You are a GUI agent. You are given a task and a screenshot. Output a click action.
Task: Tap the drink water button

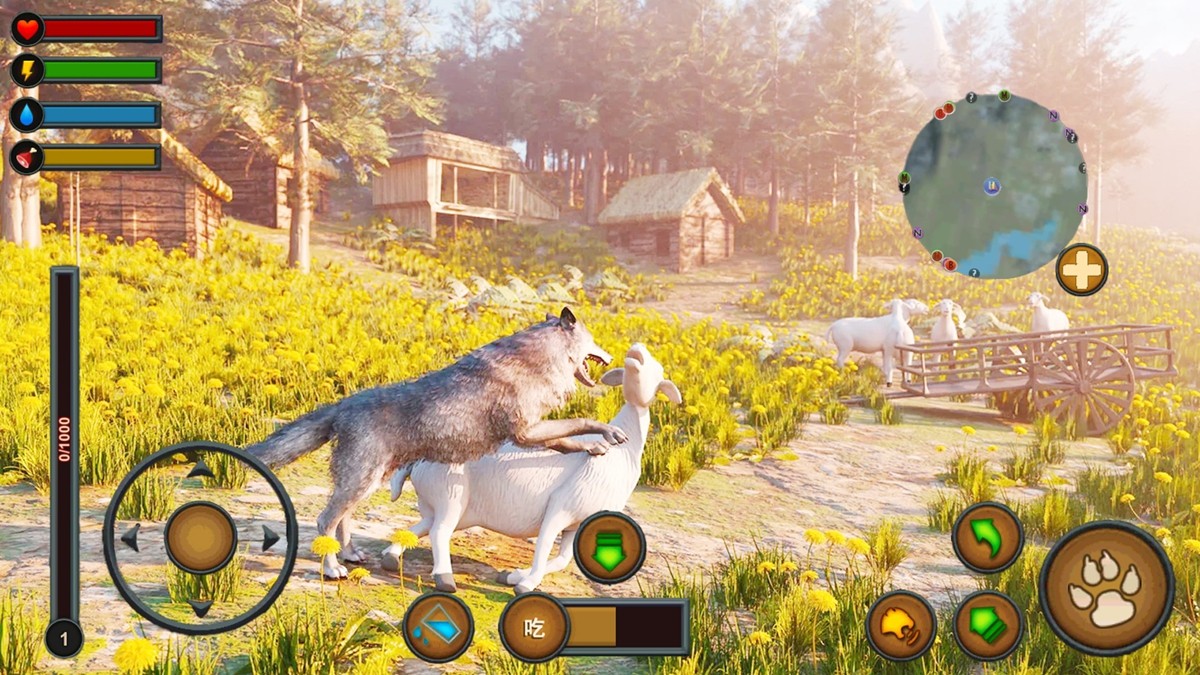click(x=438, y=627)
